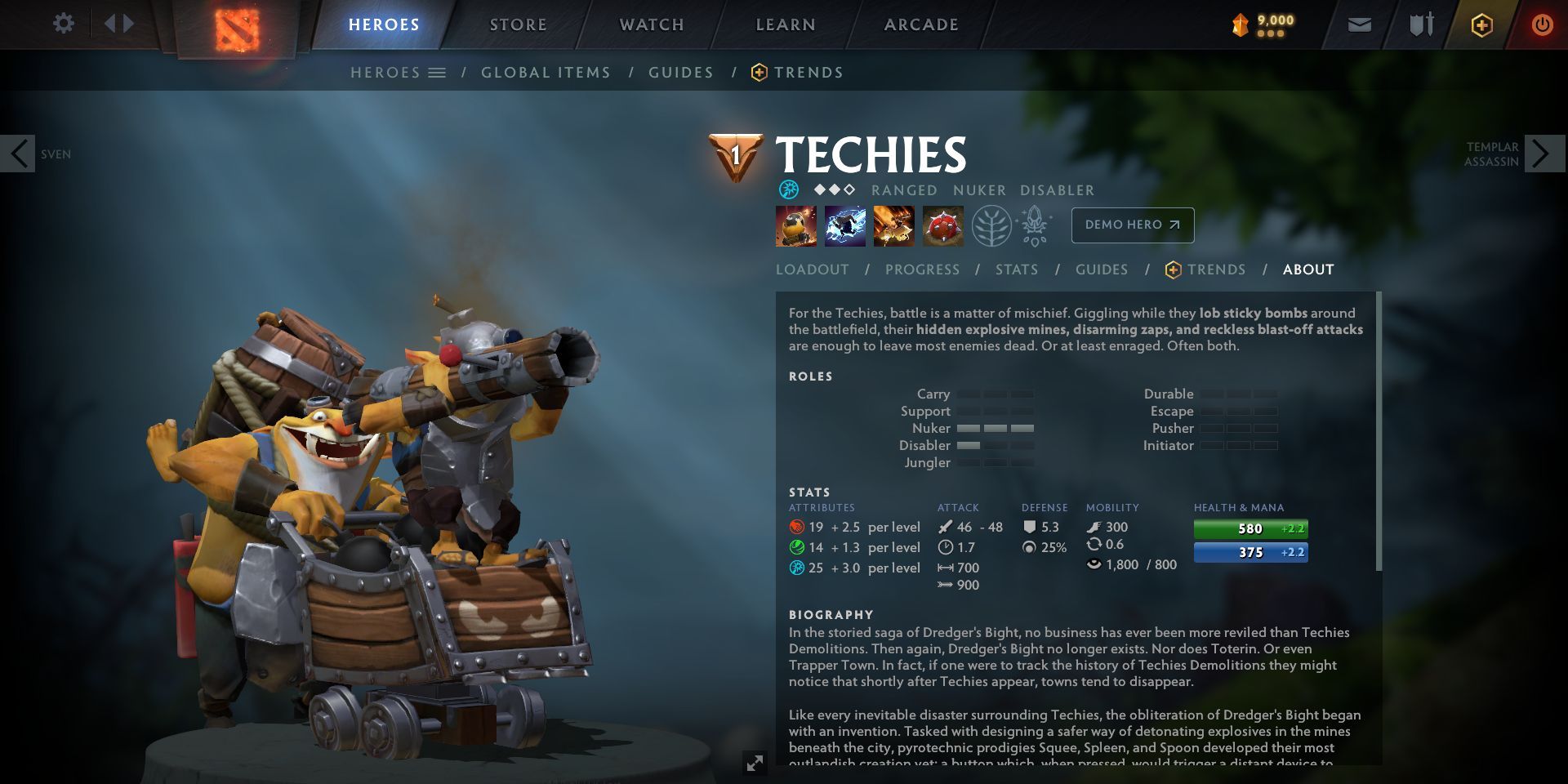Viewport: 1568px width, 784px height.
Task: Select the Proximity Mines ability icon
Action: [x=942, y=225]
